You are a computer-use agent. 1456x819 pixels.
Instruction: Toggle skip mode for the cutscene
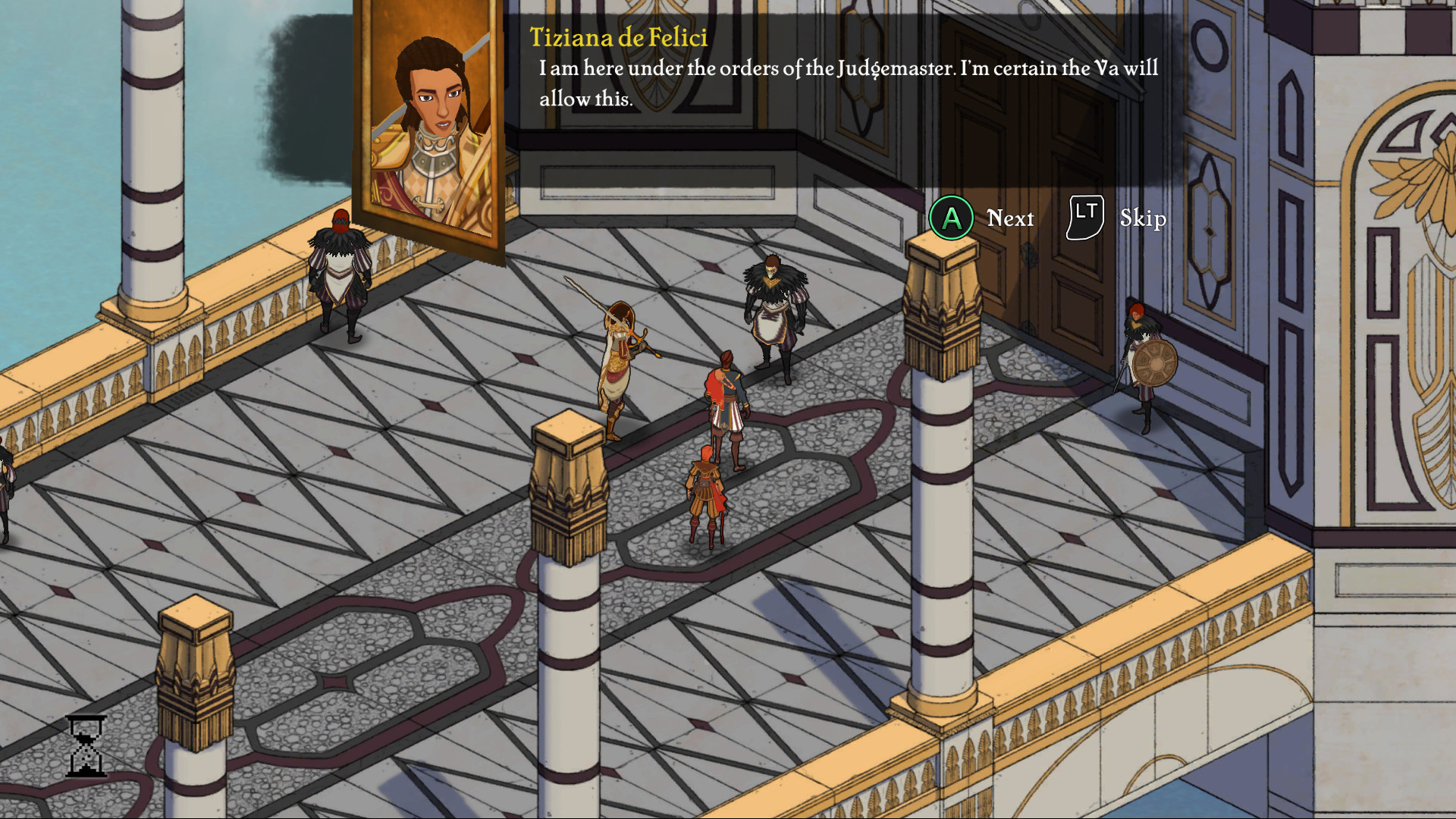point(1084,218)
